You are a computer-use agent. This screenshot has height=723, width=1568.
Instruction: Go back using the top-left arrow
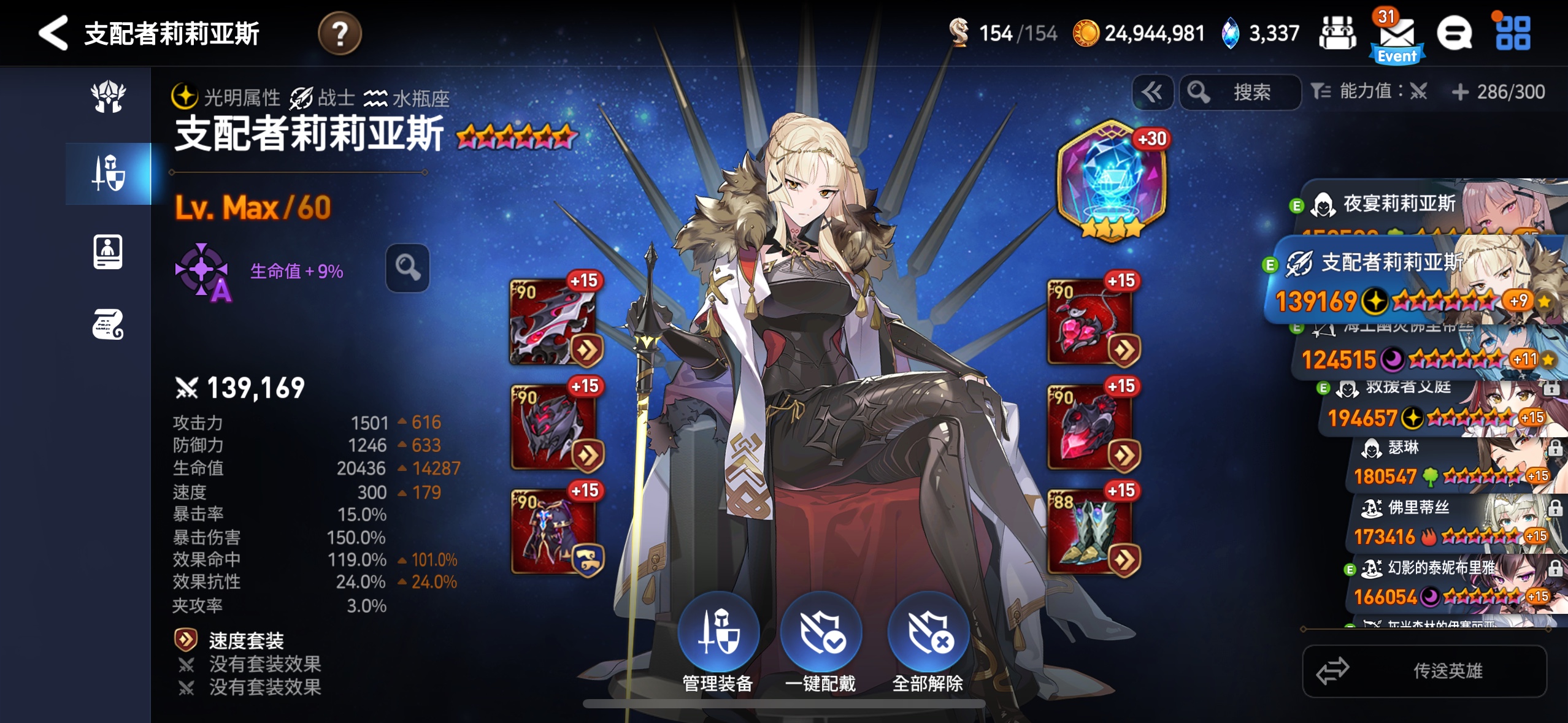54,33
